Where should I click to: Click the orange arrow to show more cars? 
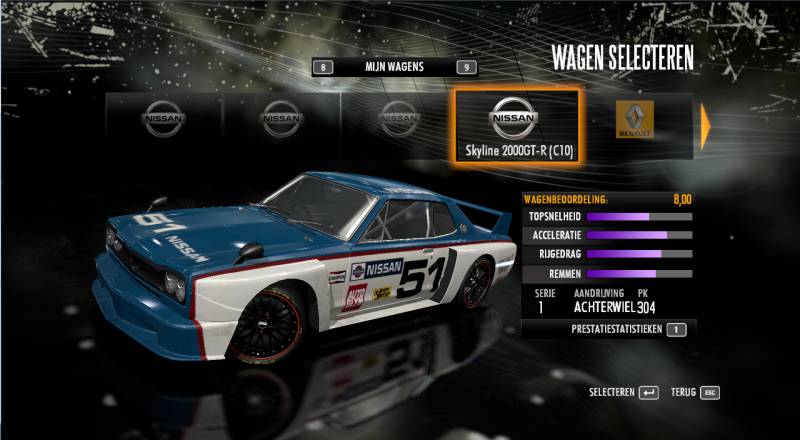[x=705, y=126]
